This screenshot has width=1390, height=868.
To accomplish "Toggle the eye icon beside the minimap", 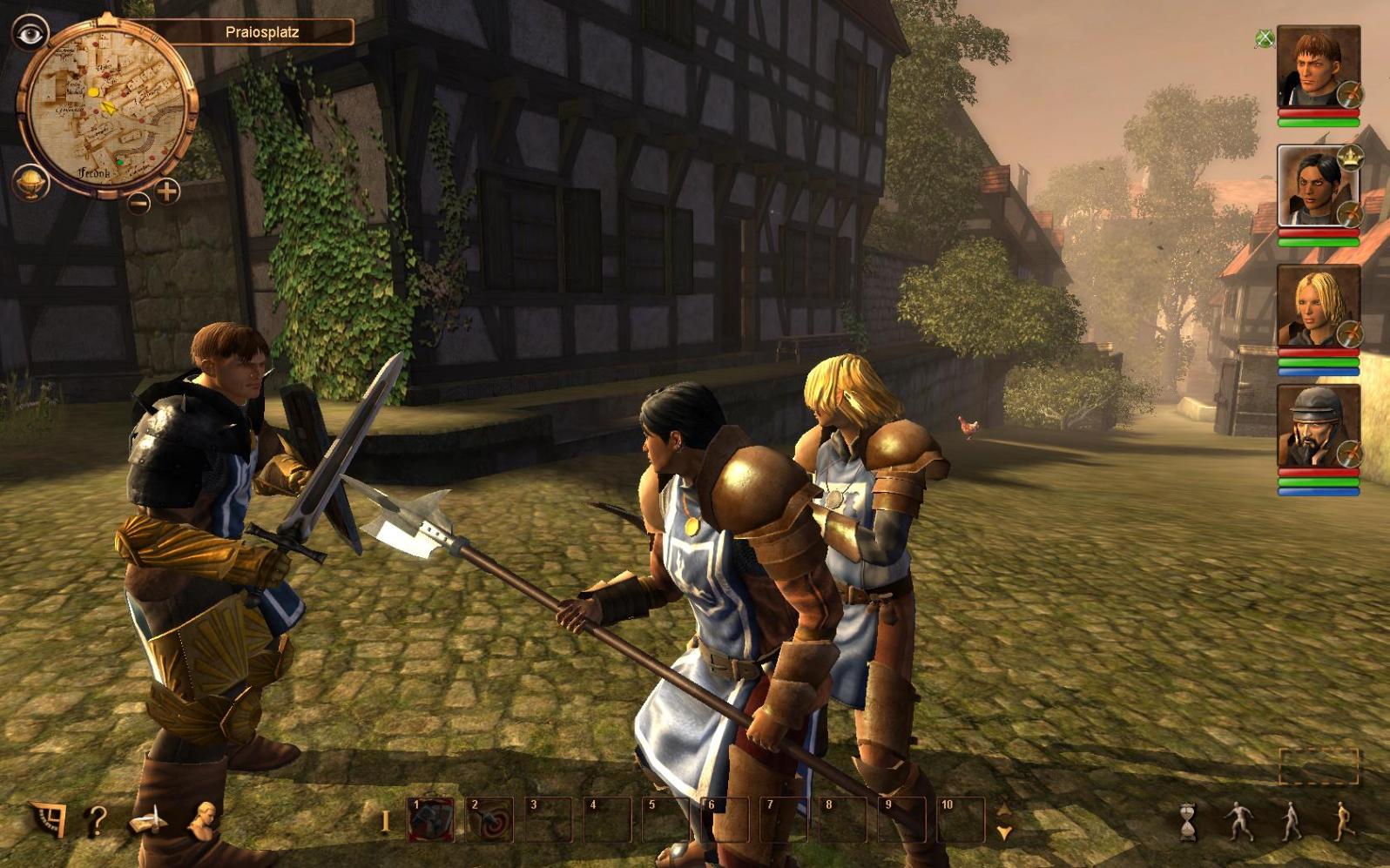I will tap(31, 34).
